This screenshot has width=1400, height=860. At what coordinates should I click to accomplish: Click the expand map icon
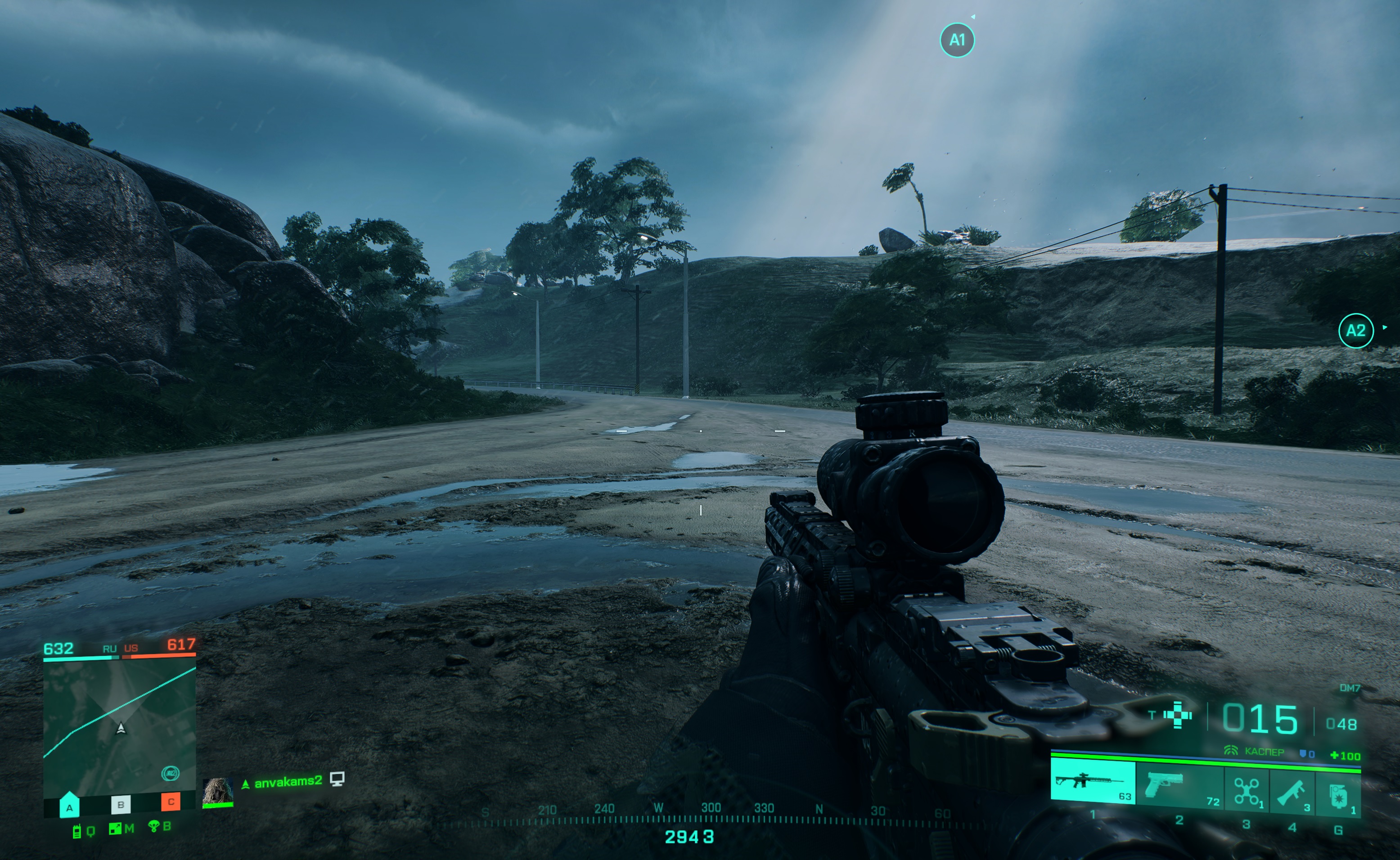click(116, 829)
